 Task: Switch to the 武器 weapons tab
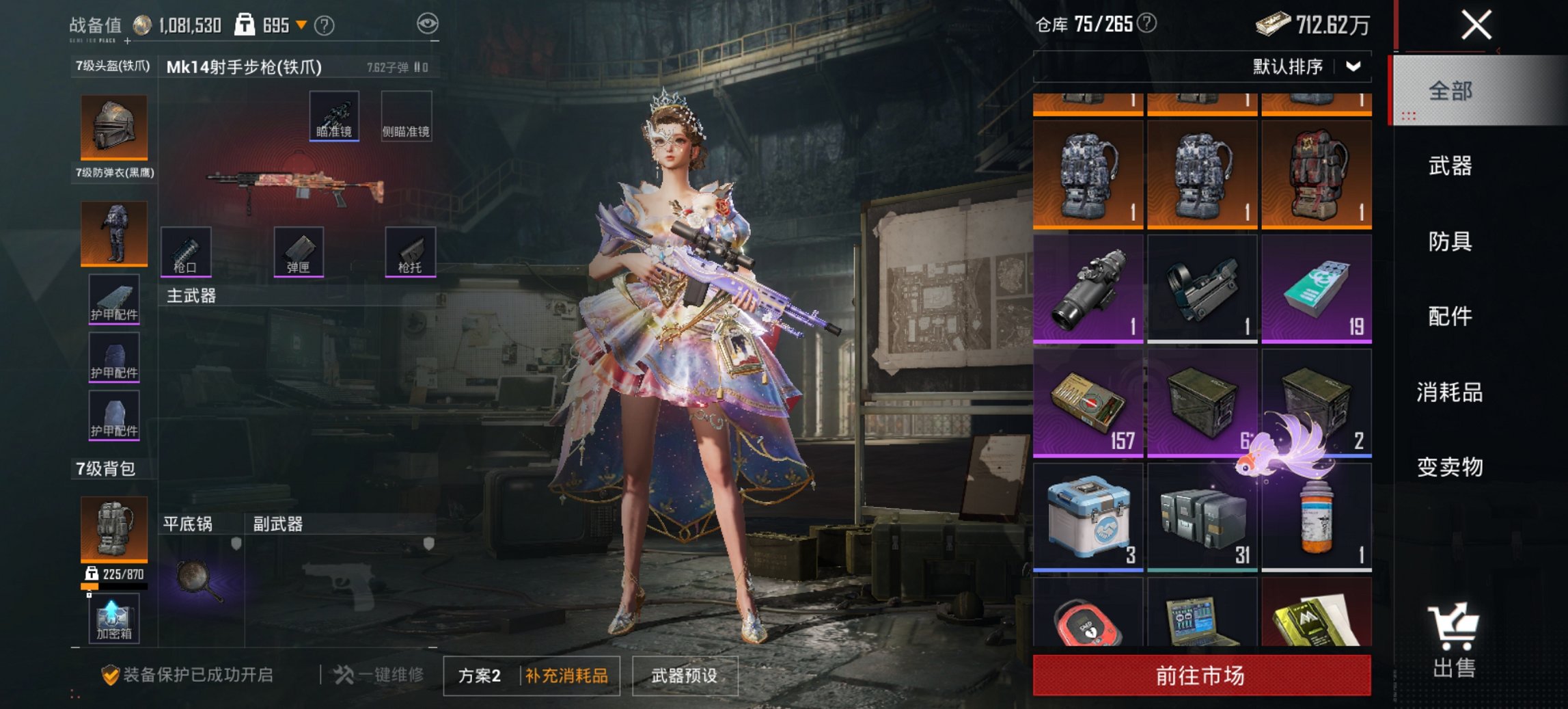(x=1451, y=166)
